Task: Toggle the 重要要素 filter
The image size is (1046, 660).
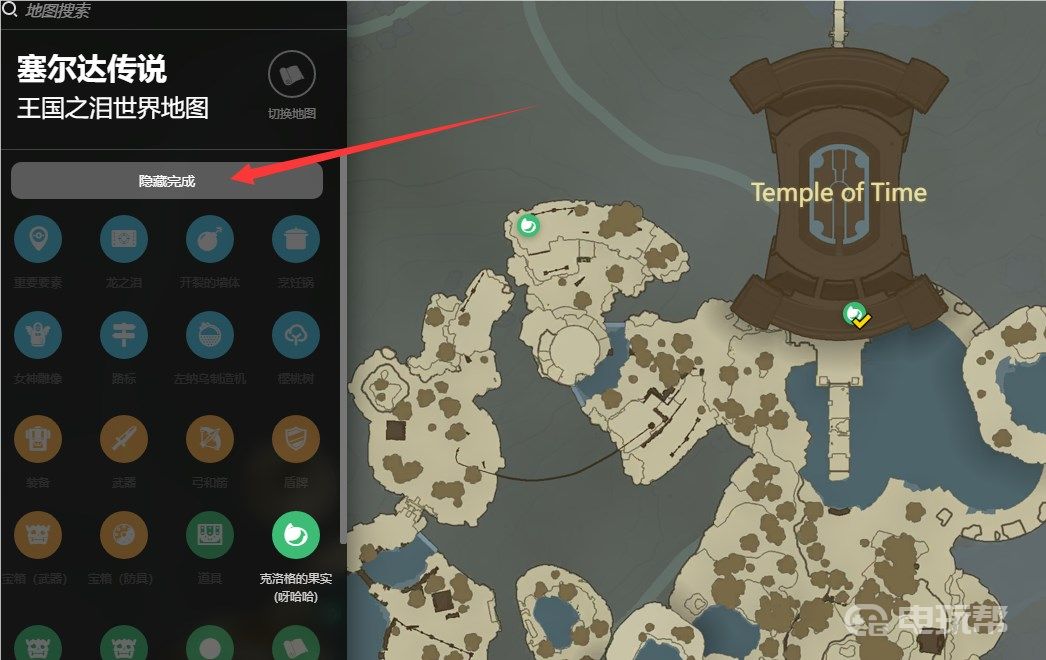Action: [38, 240]
